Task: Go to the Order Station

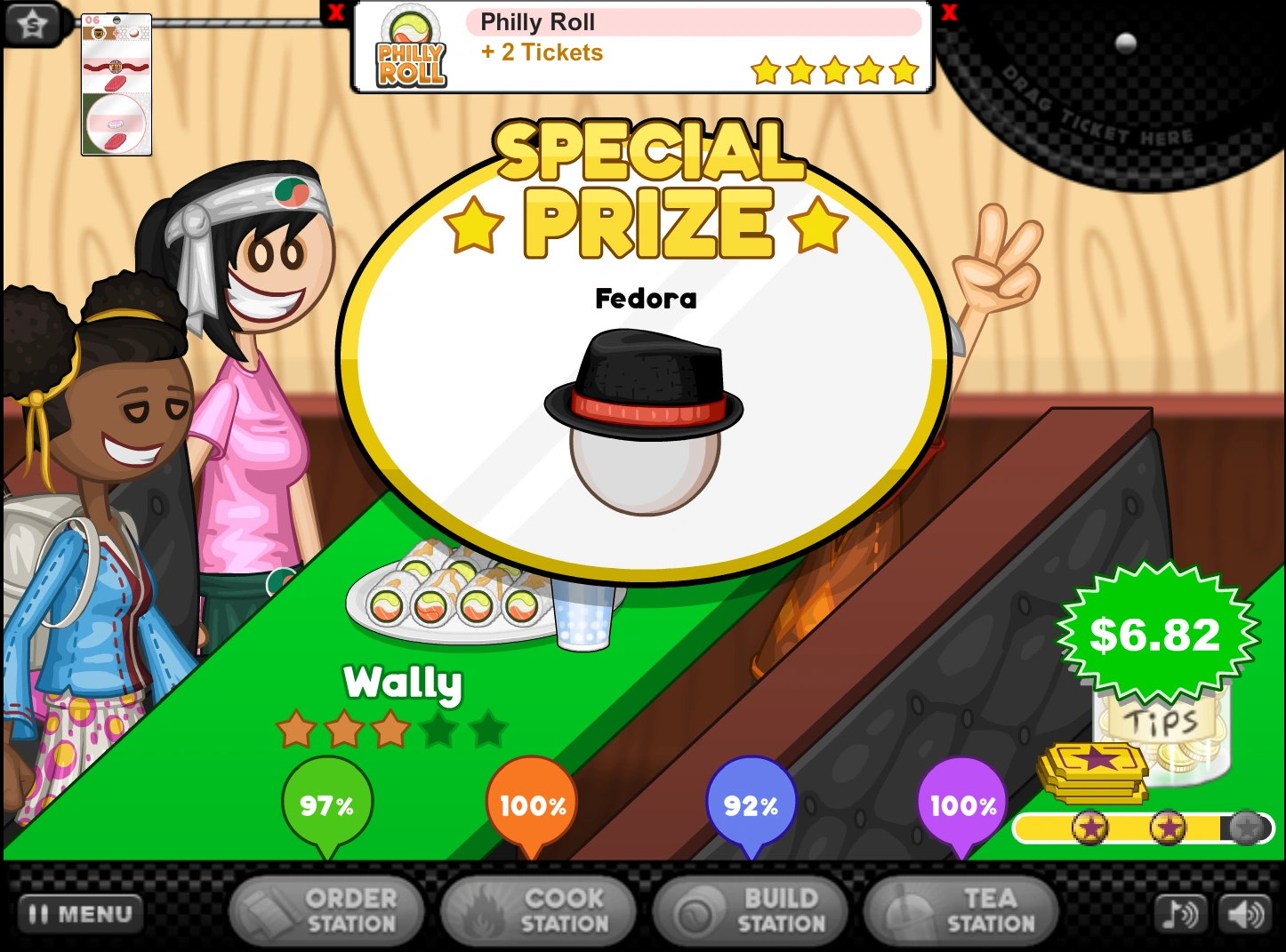Action: point(326,911)
